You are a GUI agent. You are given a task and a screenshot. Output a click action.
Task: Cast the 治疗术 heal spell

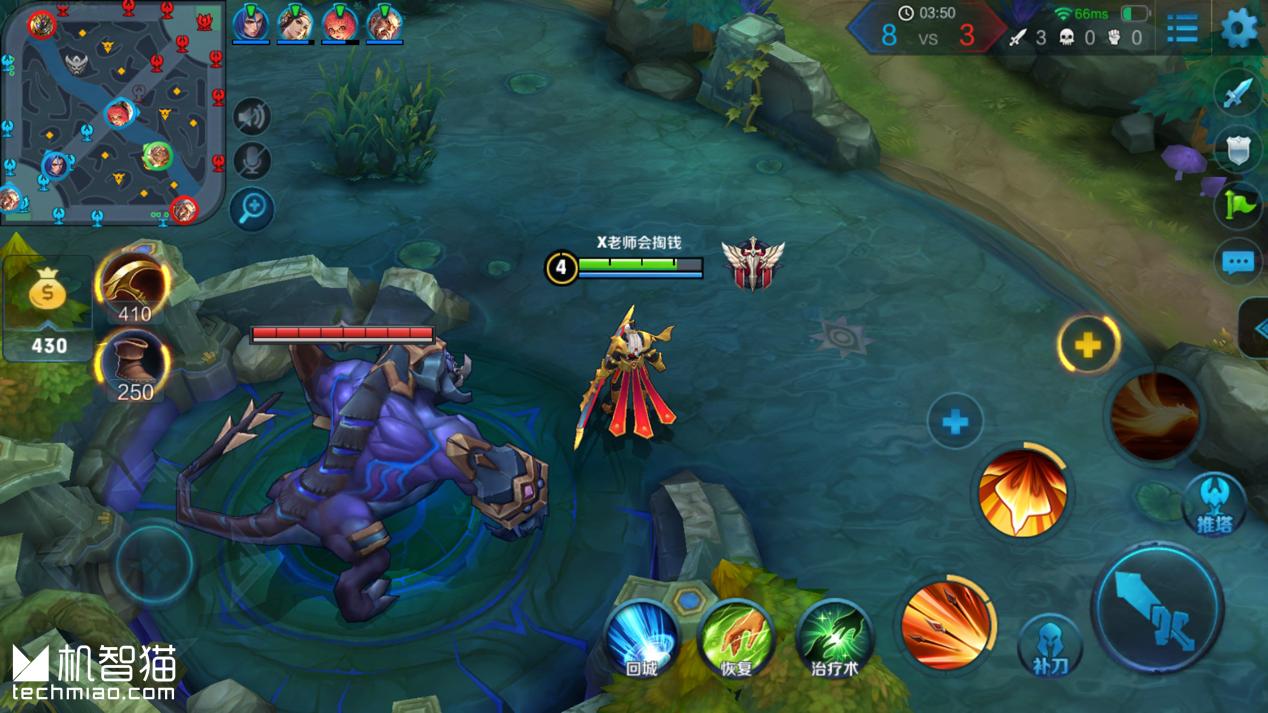pos(835,636)
